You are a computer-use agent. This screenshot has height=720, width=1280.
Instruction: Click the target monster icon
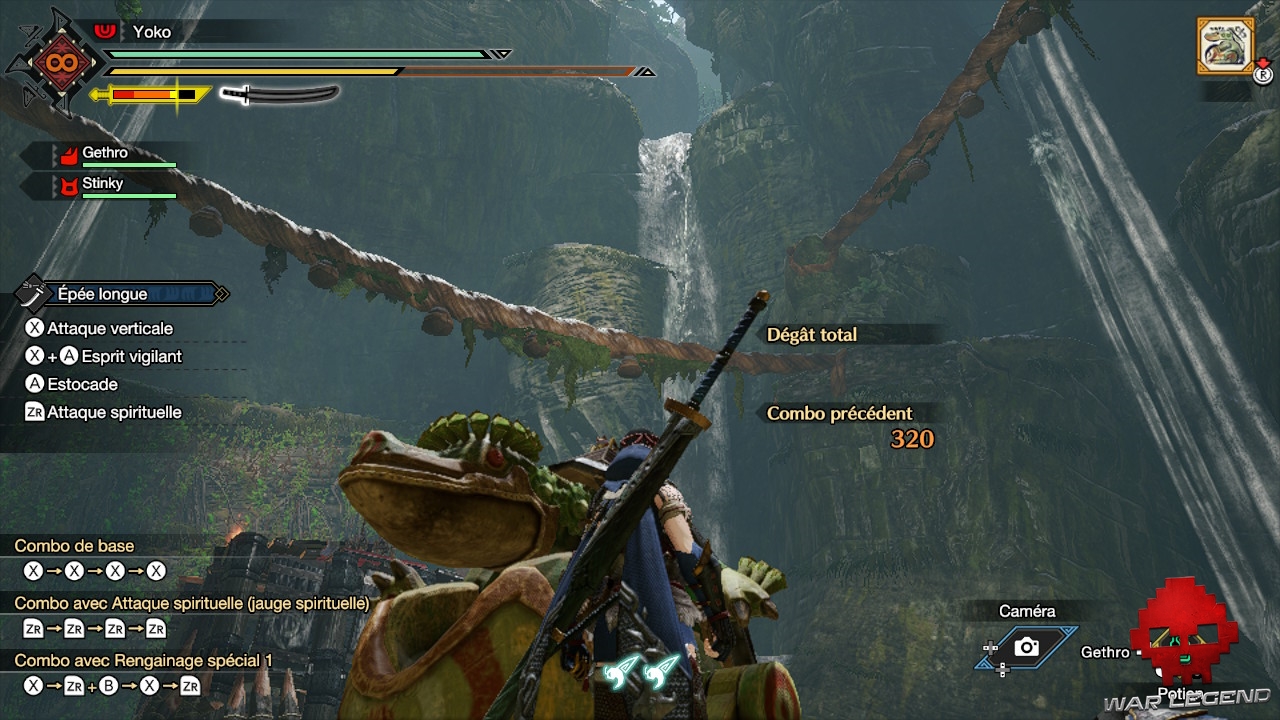pyautogui.click(x=1225, y=45)
